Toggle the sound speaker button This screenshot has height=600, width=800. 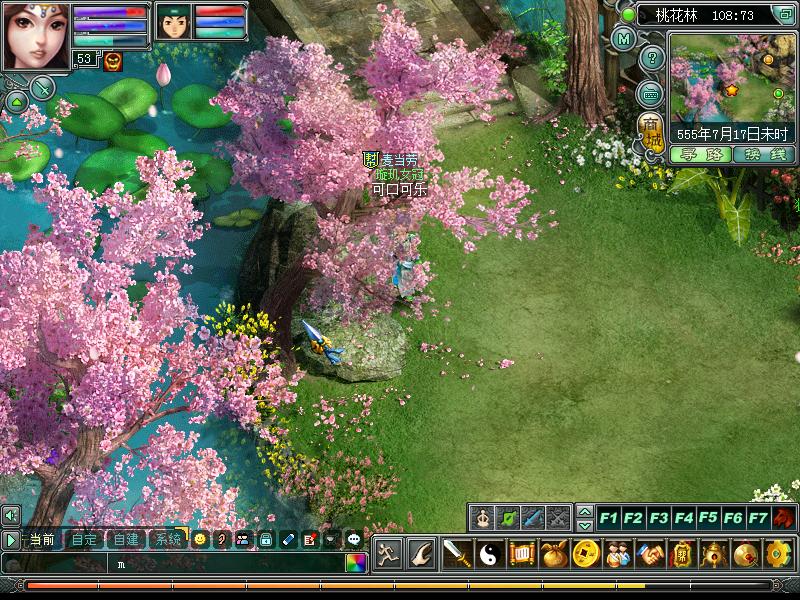coord(10,515)
